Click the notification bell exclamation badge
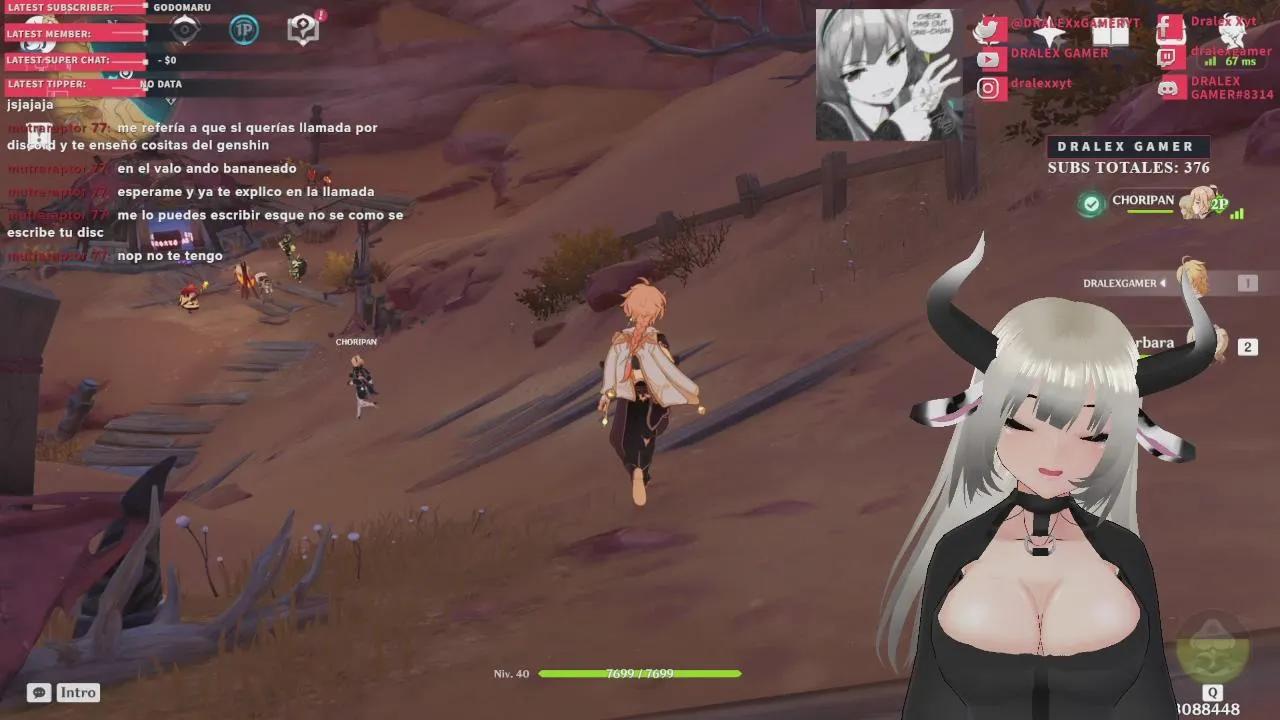This screenshot has height=720, width=1280. [321, 15]
